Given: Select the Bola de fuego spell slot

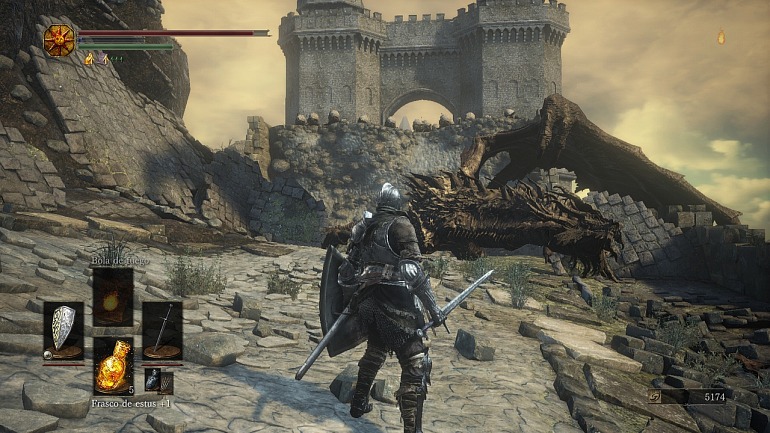Looking at the screenshot, I should click(x=113, y=296).
